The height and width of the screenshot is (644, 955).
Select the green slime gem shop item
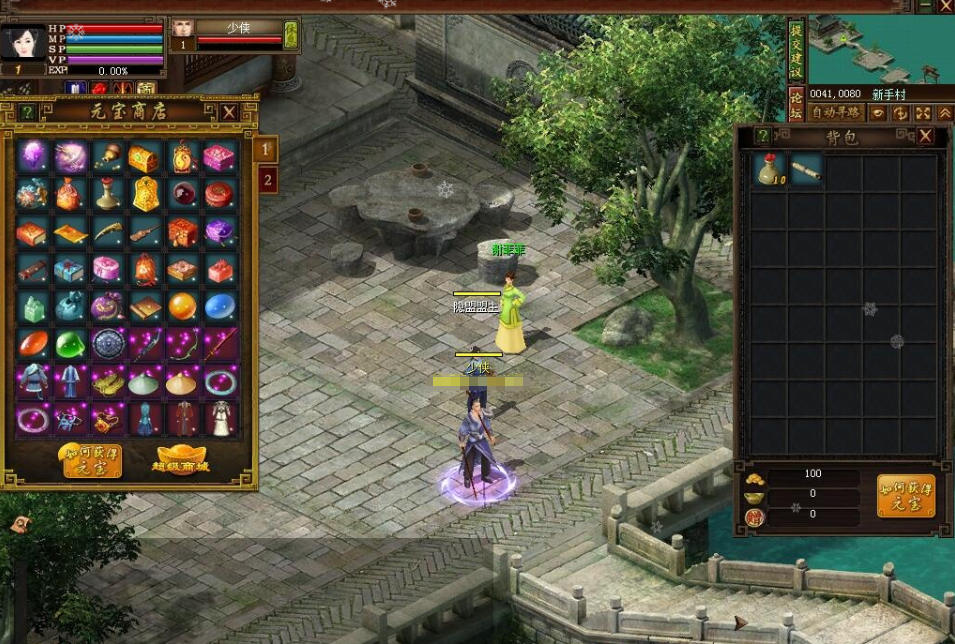[x=70, y=344]
